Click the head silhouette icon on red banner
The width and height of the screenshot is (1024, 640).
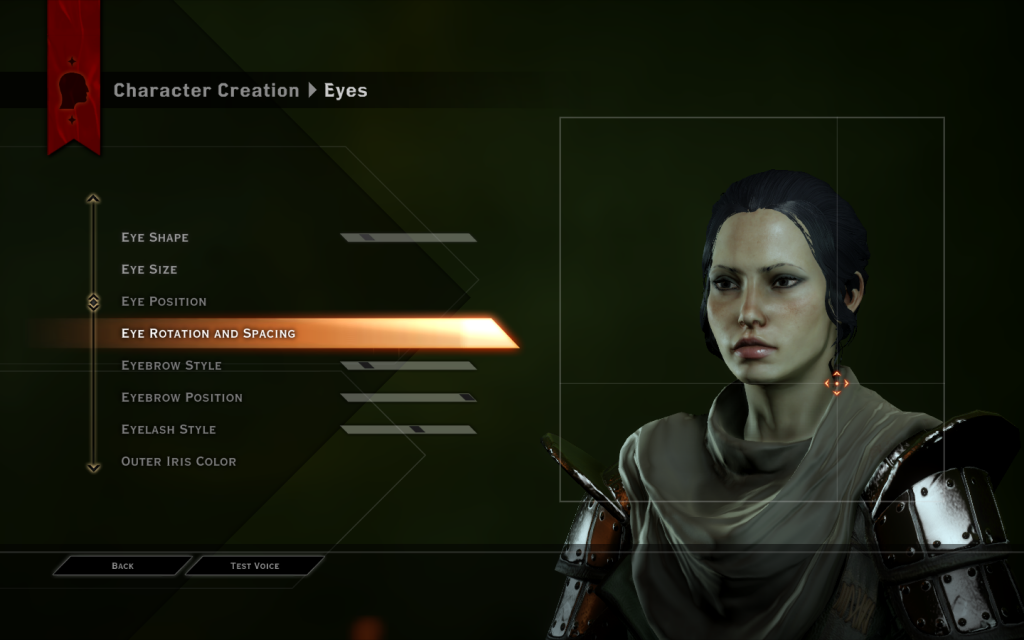74,91
